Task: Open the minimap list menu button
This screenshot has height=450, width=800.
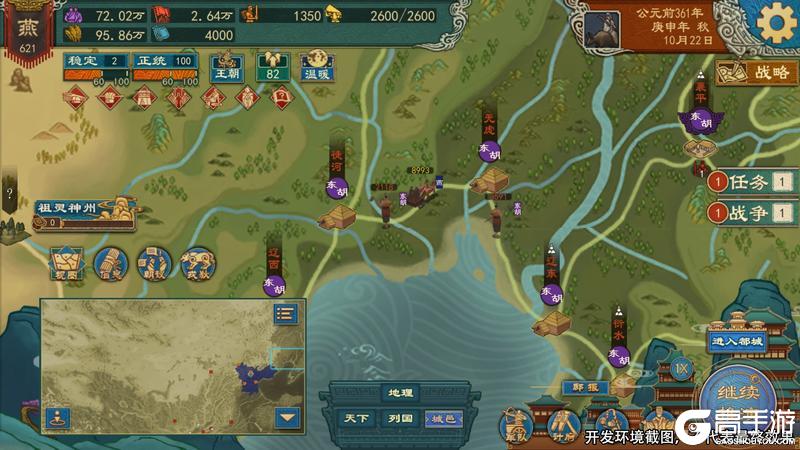Action: point(287,313)
